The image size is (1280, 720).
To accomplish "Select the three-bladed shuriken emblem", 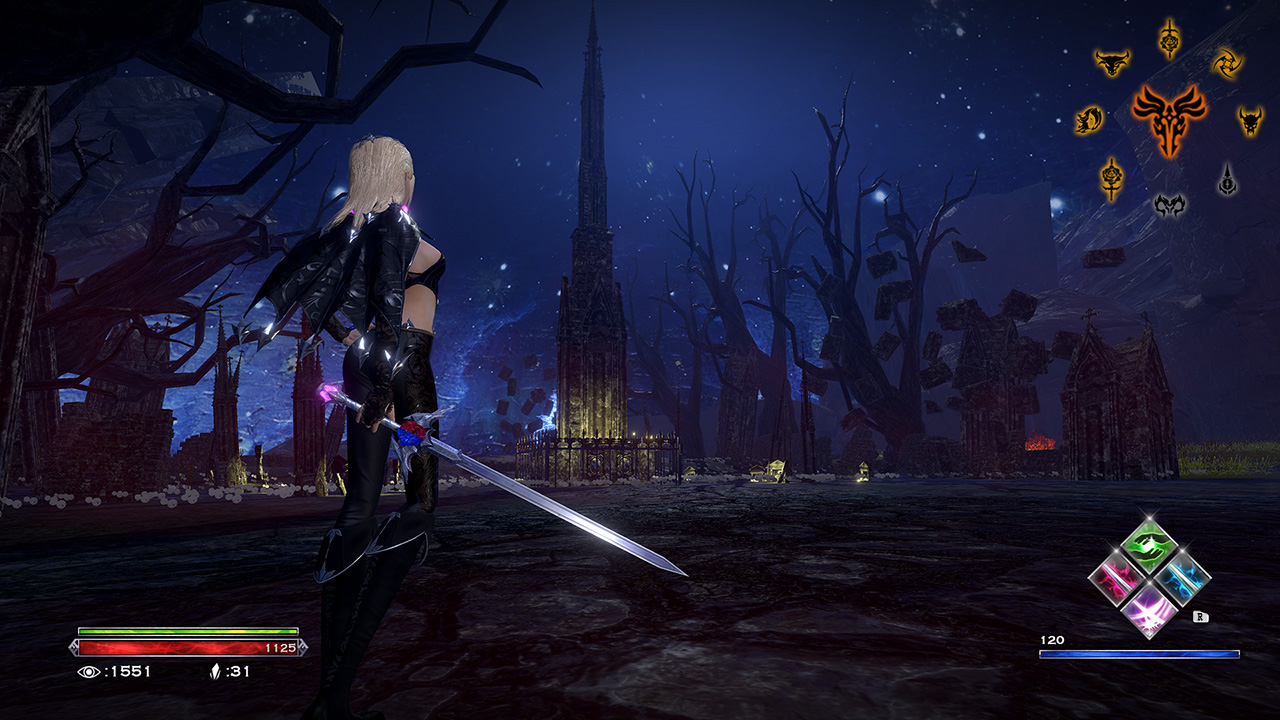I will pyautogui.click(x=1228, y=62).
